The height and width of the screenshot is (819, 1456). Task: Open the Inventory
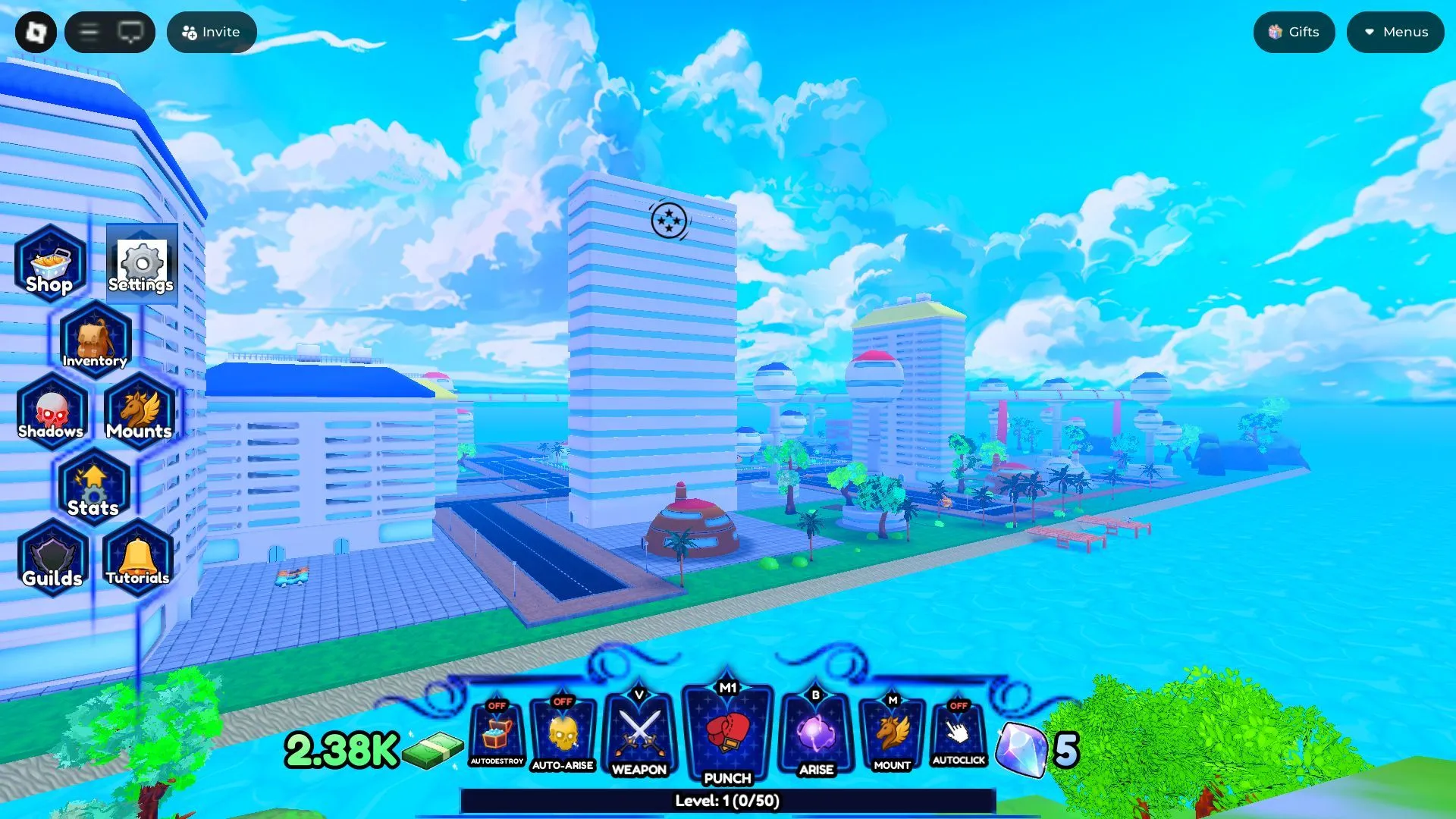coord(95,340)
